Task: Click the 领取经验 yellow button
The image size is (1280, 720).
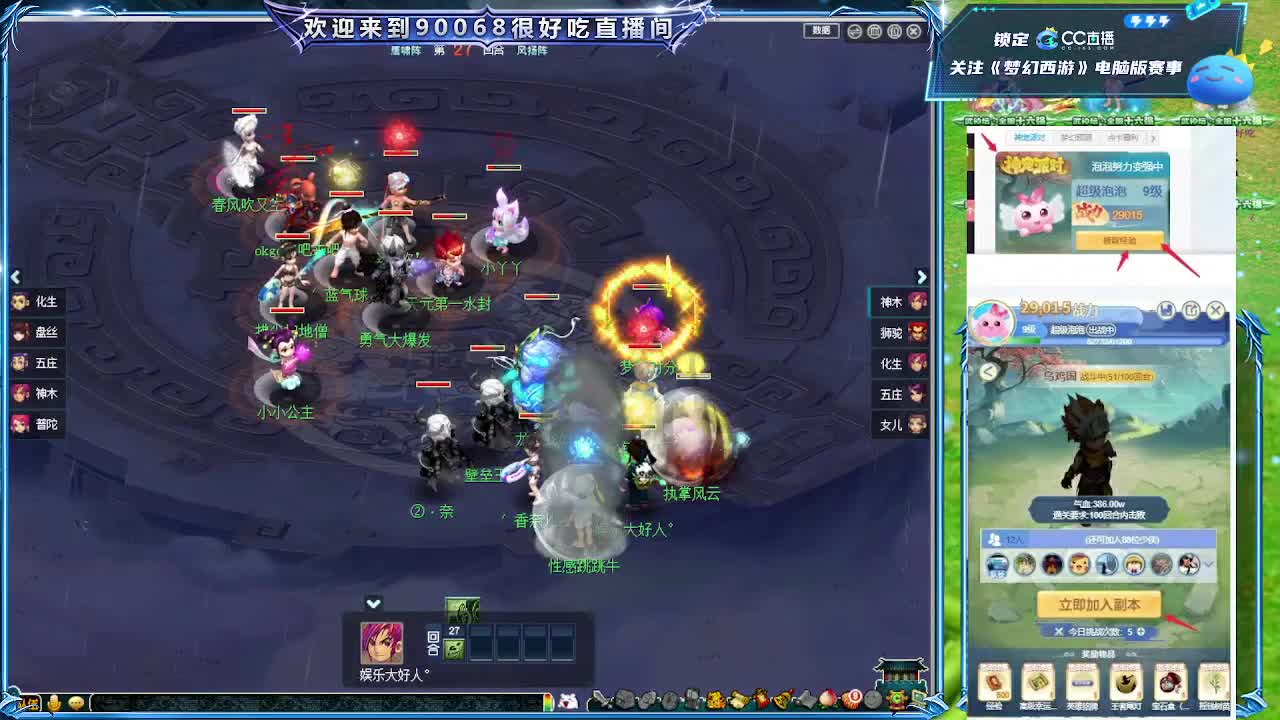Action: 1120,241
